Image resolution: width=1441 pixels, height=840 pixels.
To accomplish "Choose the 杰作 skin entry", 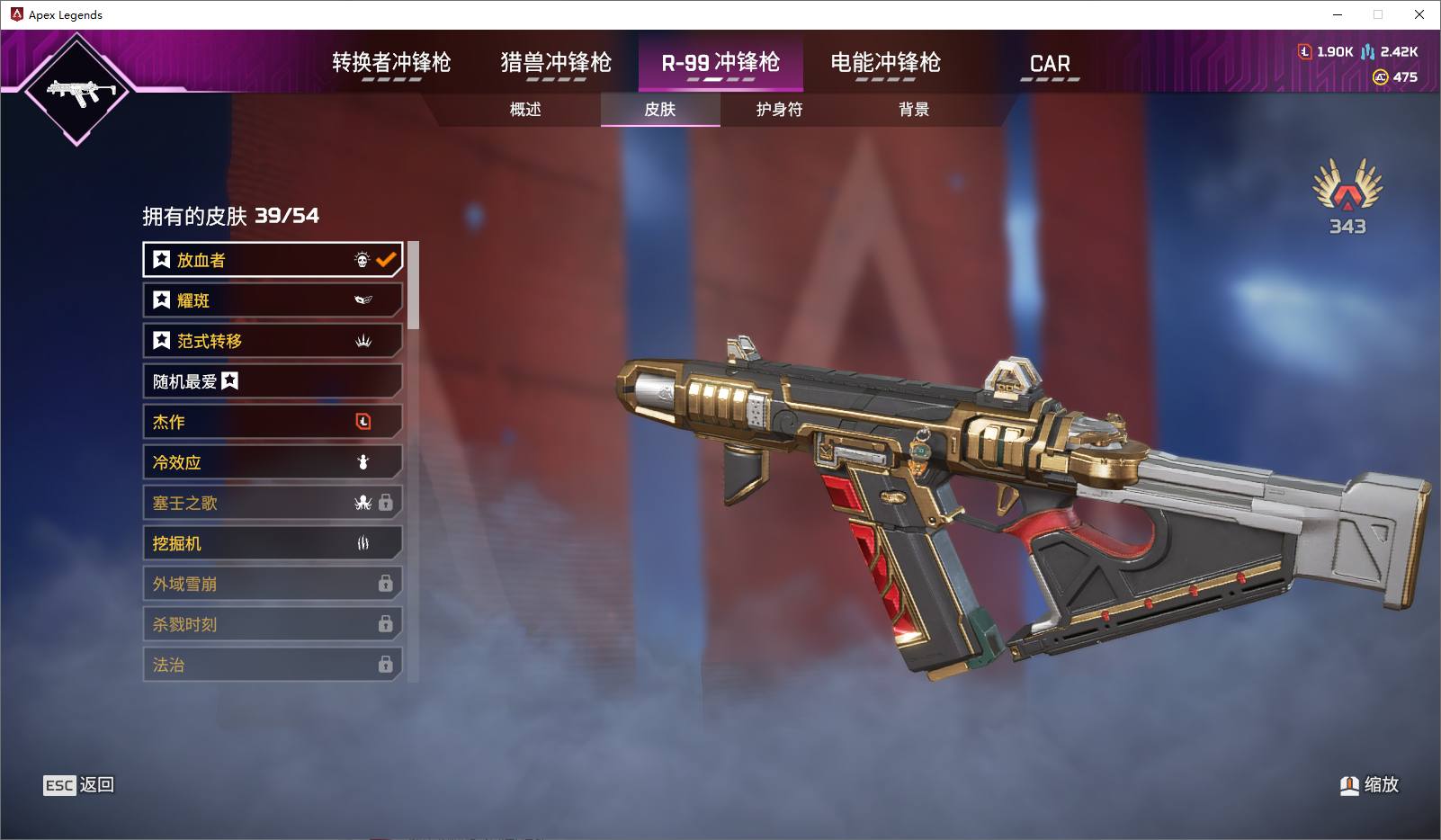I will point(272,422).
